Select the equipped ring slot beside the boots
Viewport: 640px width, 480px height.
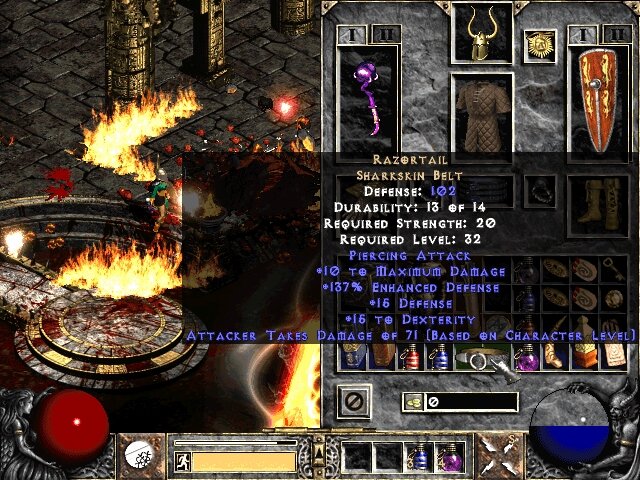(x=540, y=190)
